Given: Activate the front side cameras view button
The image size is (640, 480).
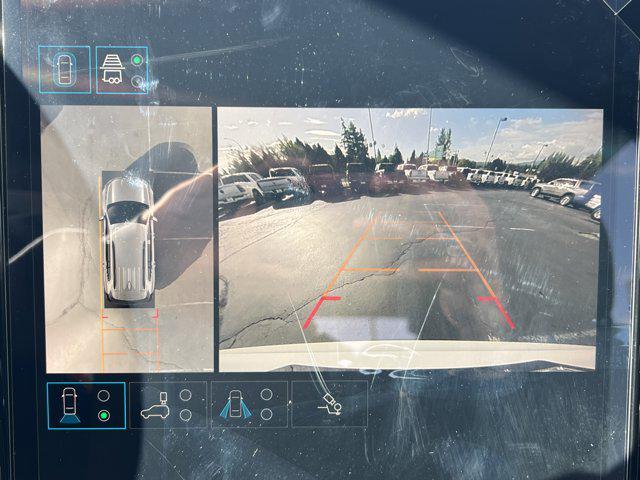Looking at the screenshot, I should (248, 405).
